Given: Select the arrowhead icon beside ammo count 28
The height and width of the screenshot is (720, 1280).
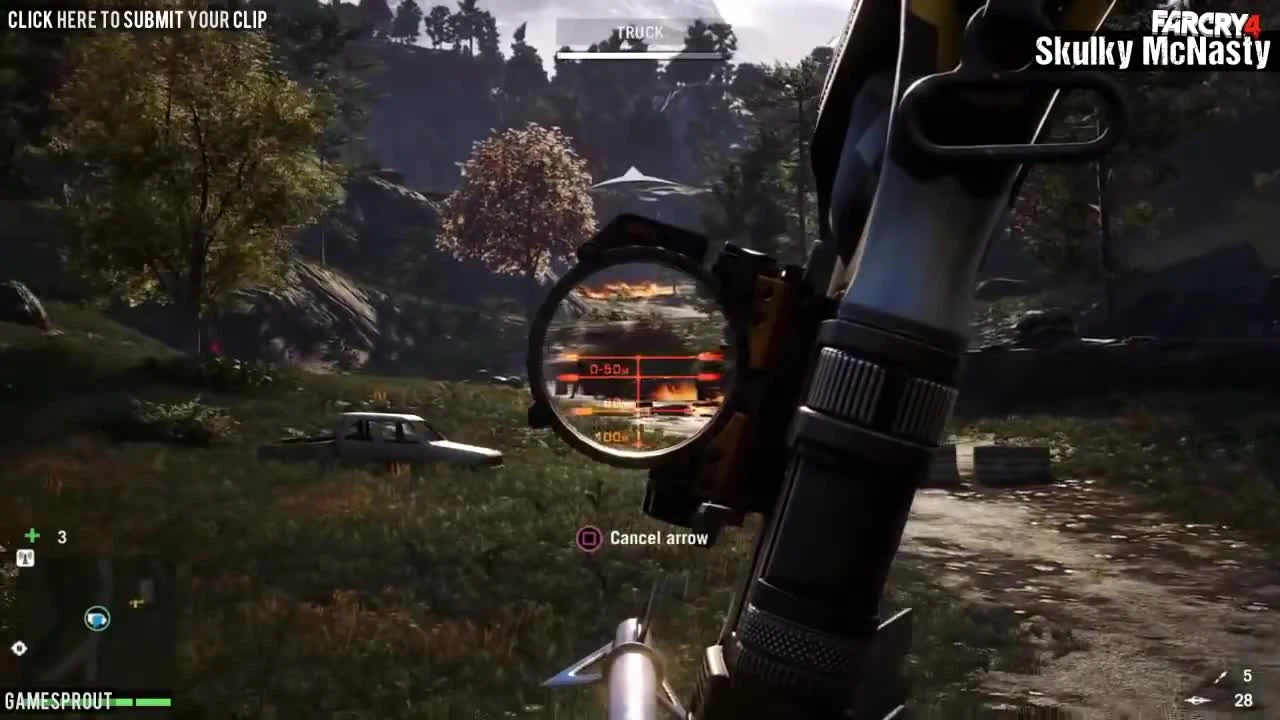Looking at the screenshot, I should pos(1198,700).
